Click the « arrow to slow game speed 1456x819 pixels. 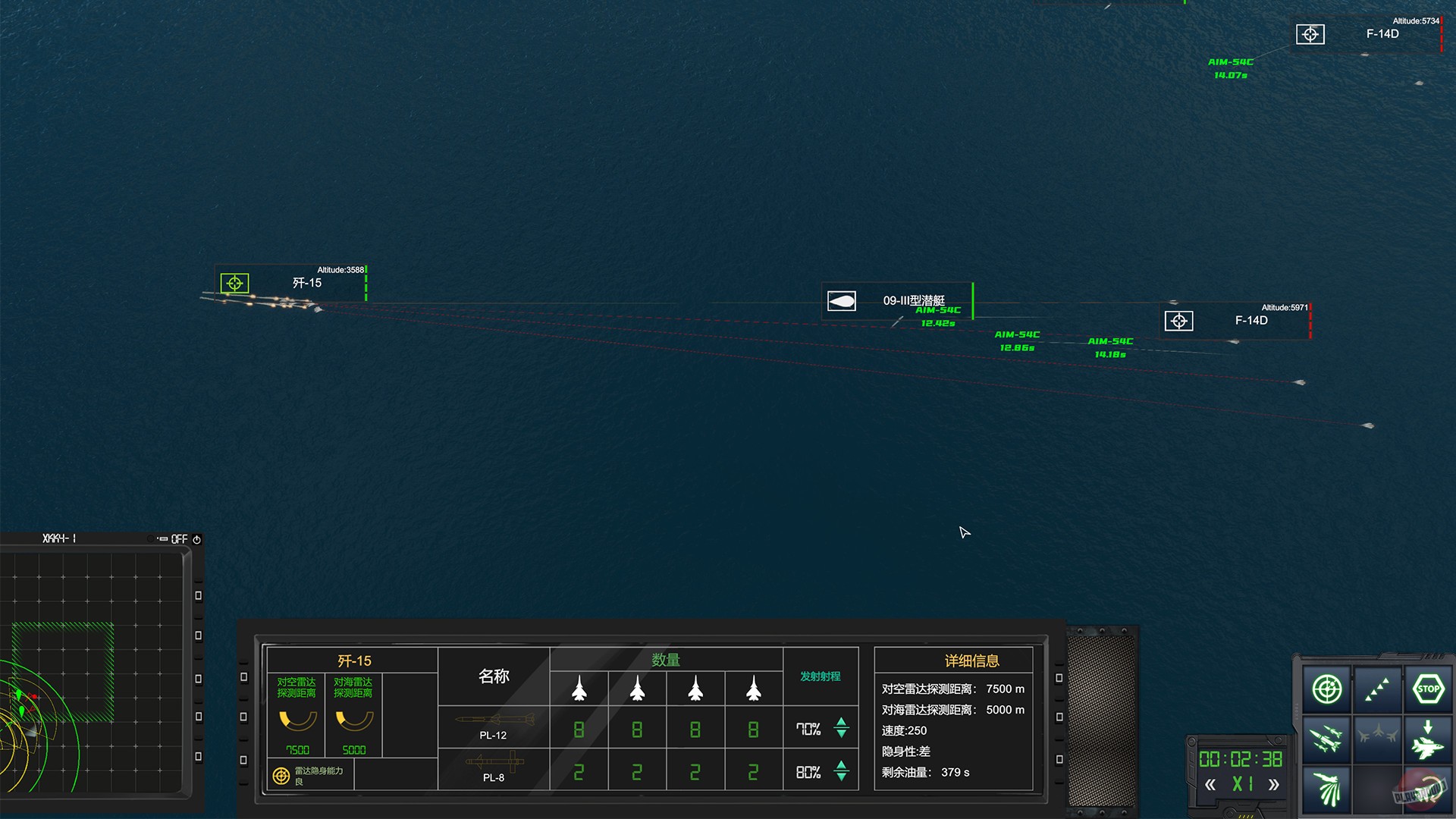click(1211, 783)
